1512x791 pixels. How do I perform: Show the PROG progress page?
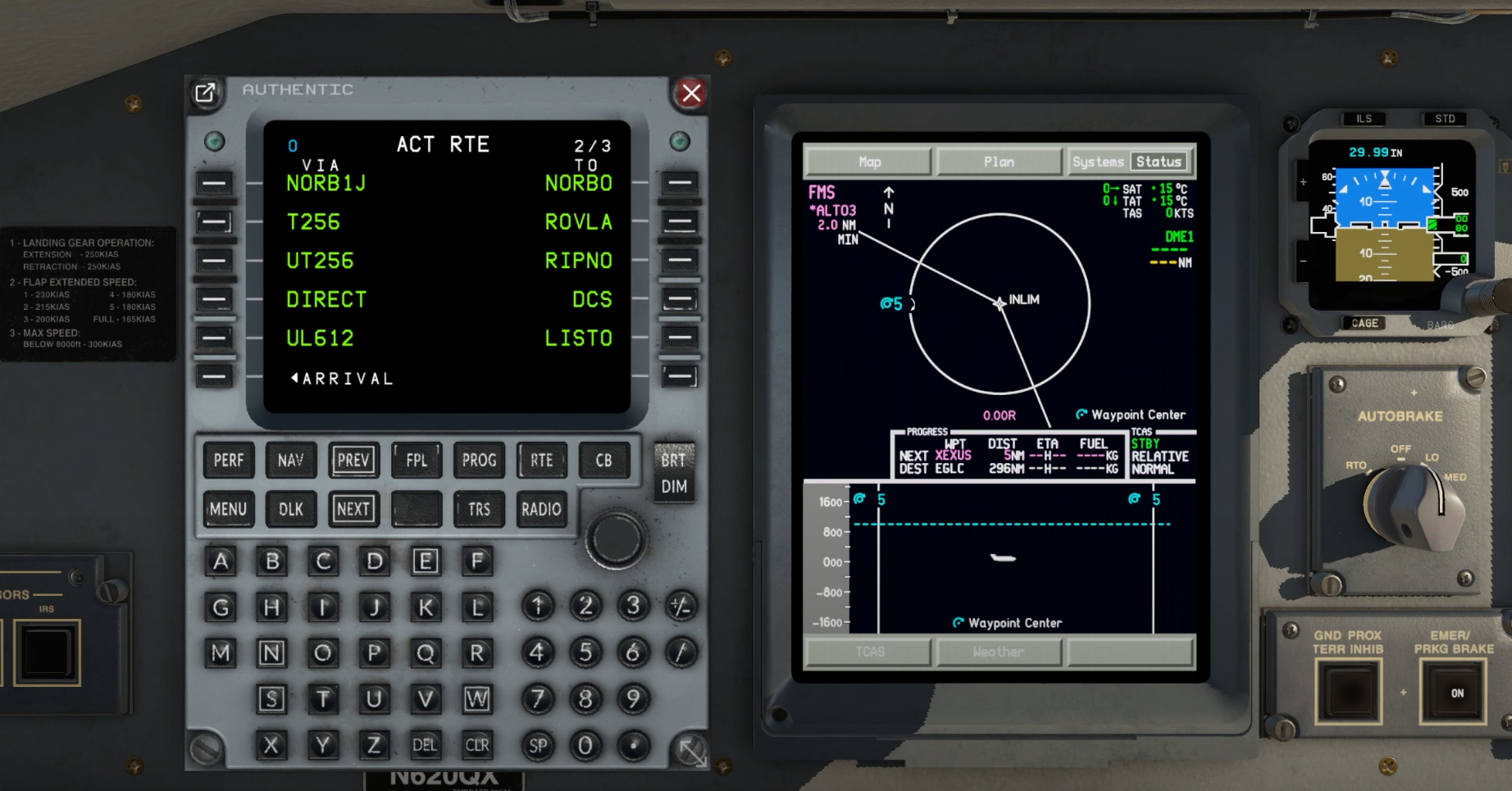479,461
